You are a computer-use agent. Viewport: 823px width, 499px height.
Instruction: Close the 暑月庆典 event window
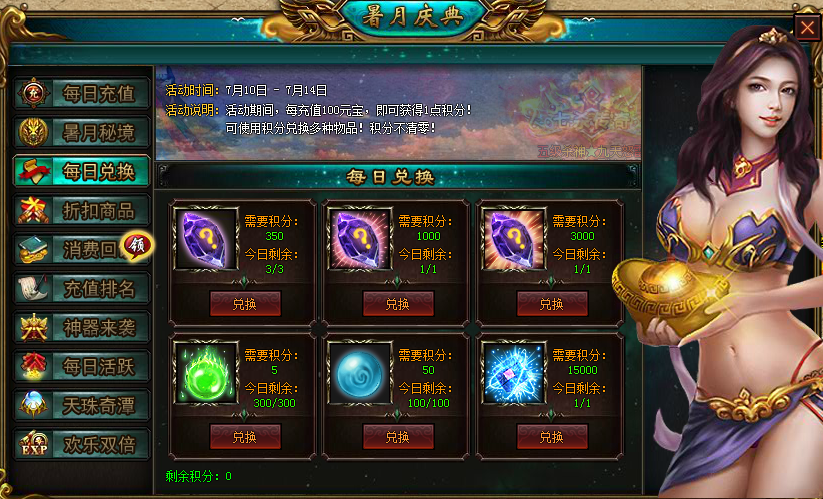tap(806, 27)
